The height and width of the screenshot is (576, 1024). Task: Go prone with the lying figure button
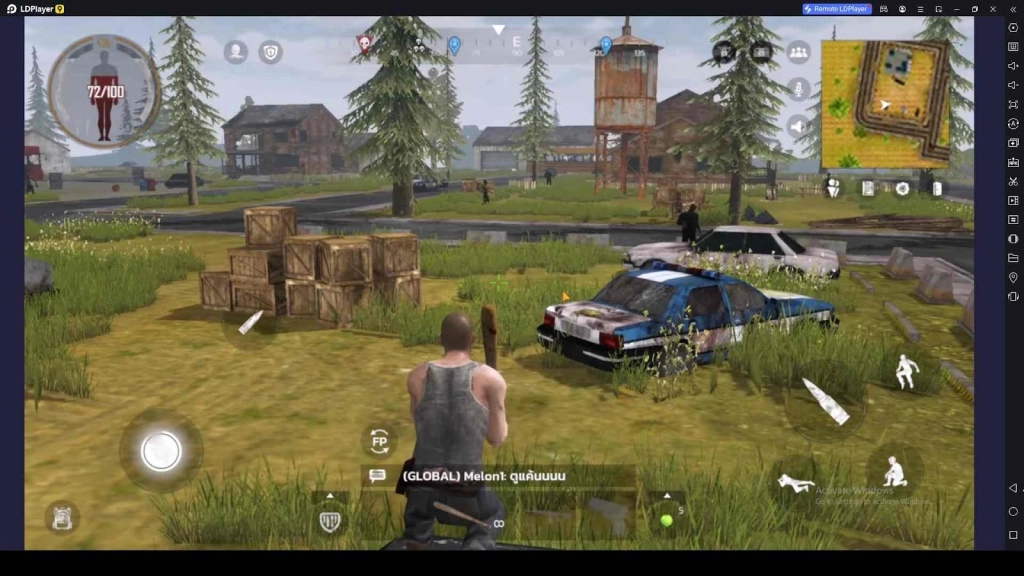click(796, 484)
